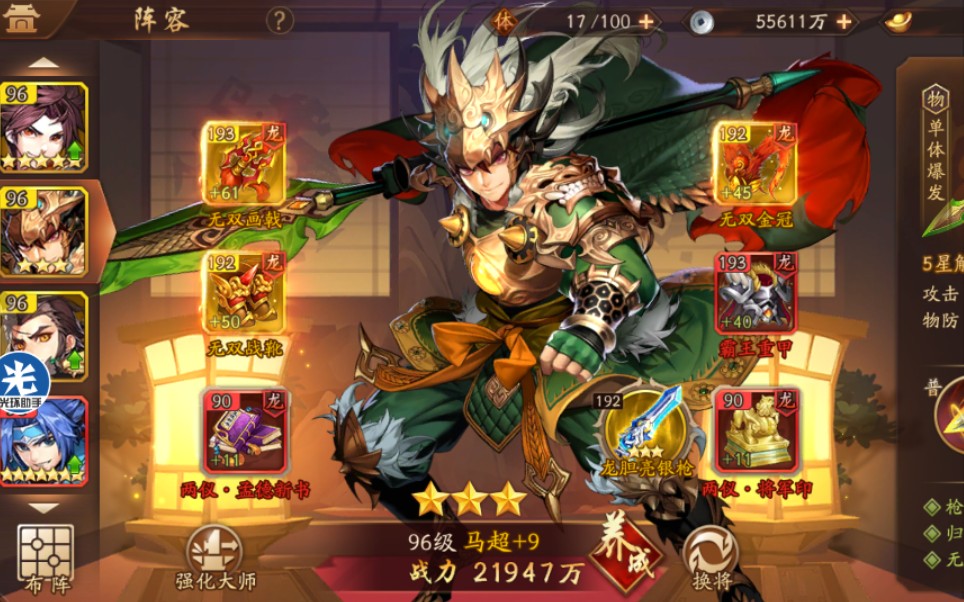Open the question mark help button
Screen dimensions: 964x602
(x=280, y=20)
